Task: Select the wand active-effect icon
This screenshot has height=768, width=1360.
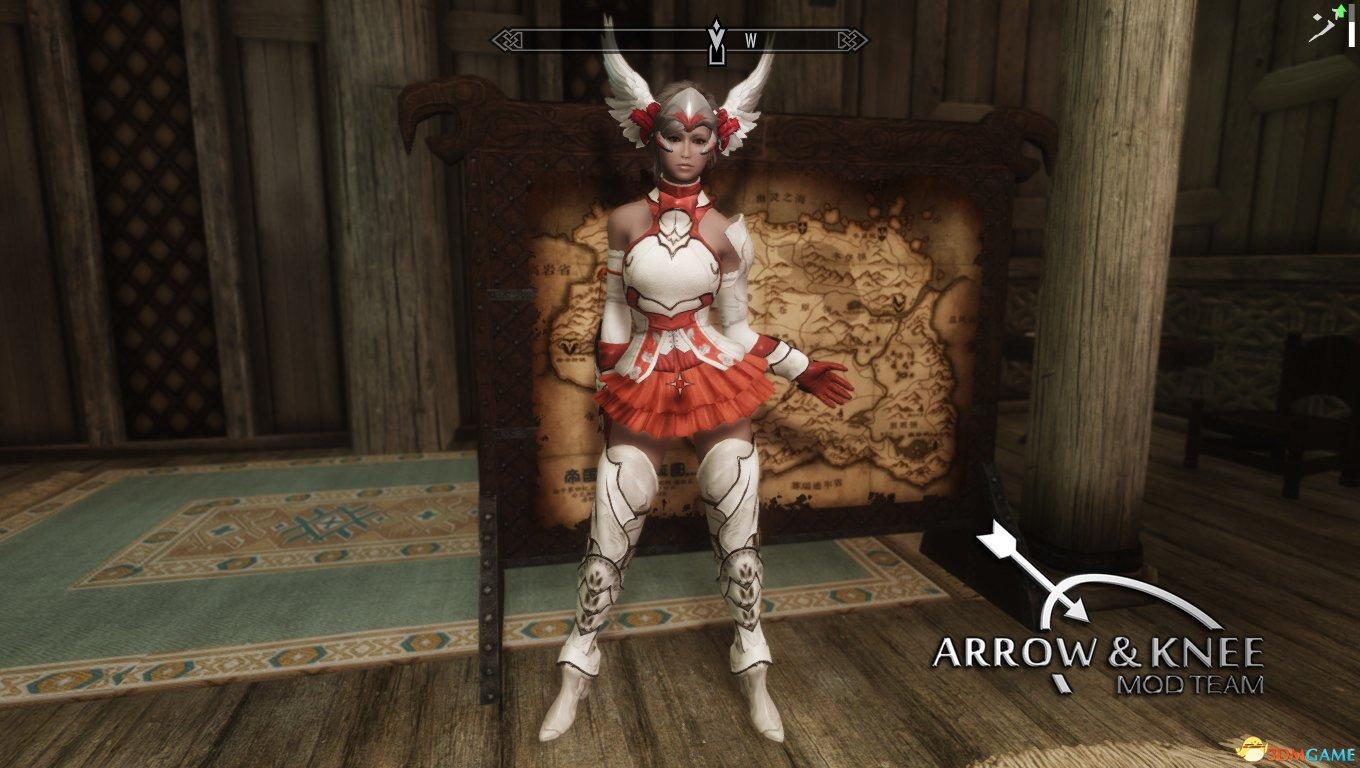Action: pyautogui.click(x=1325, y=24)
